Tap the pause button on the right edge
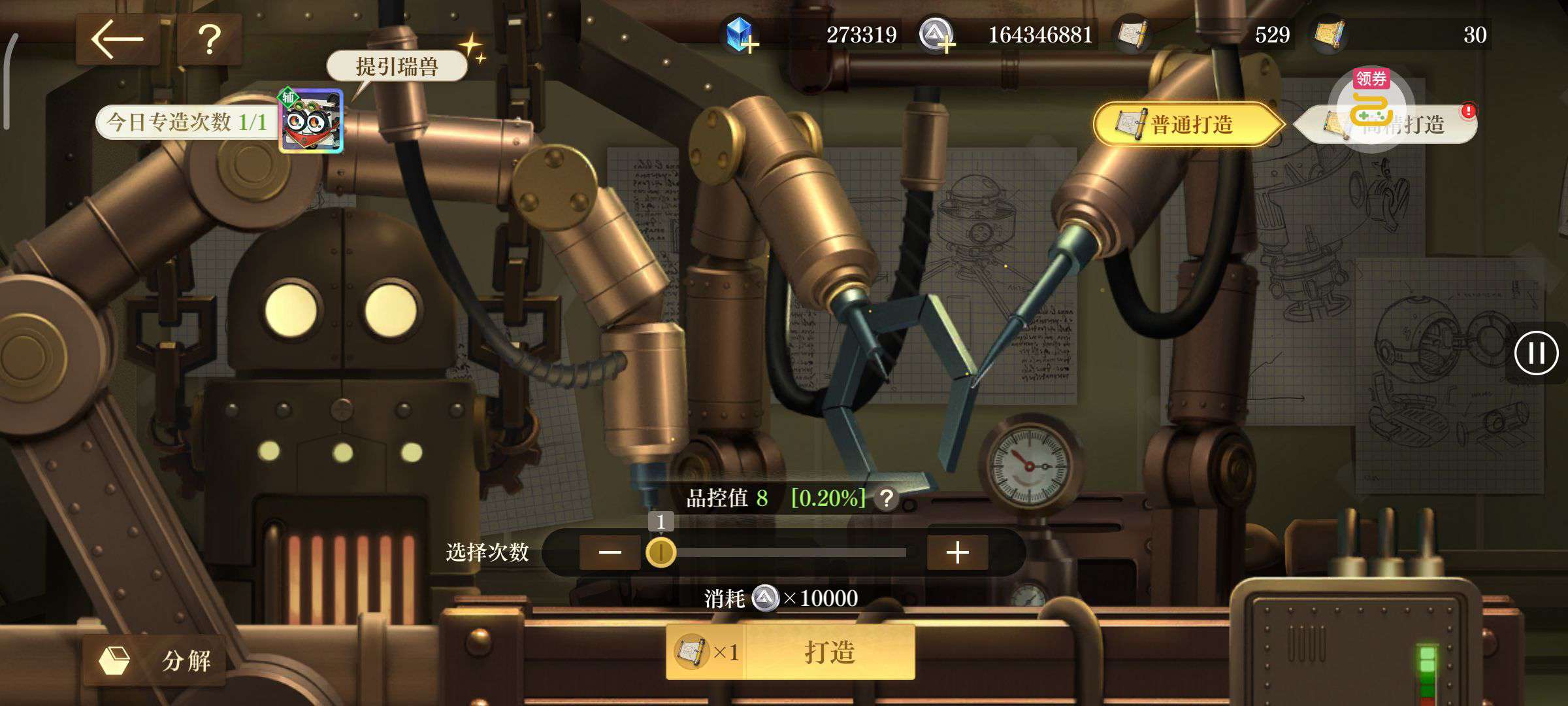 [x=1536, y=354]
